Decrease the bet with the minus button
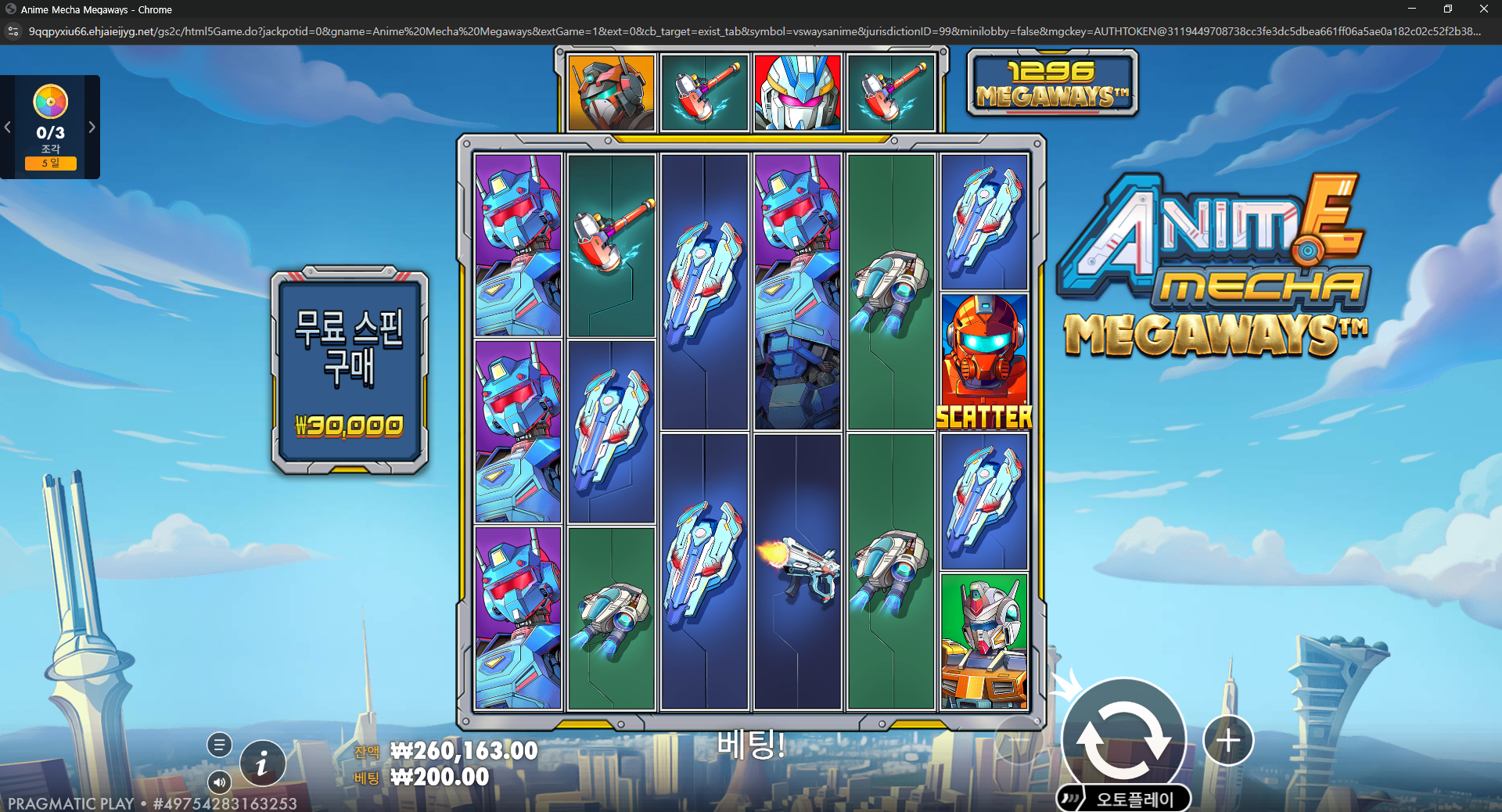Viewport: 1502px width, 812px height. coord(1018,740)
